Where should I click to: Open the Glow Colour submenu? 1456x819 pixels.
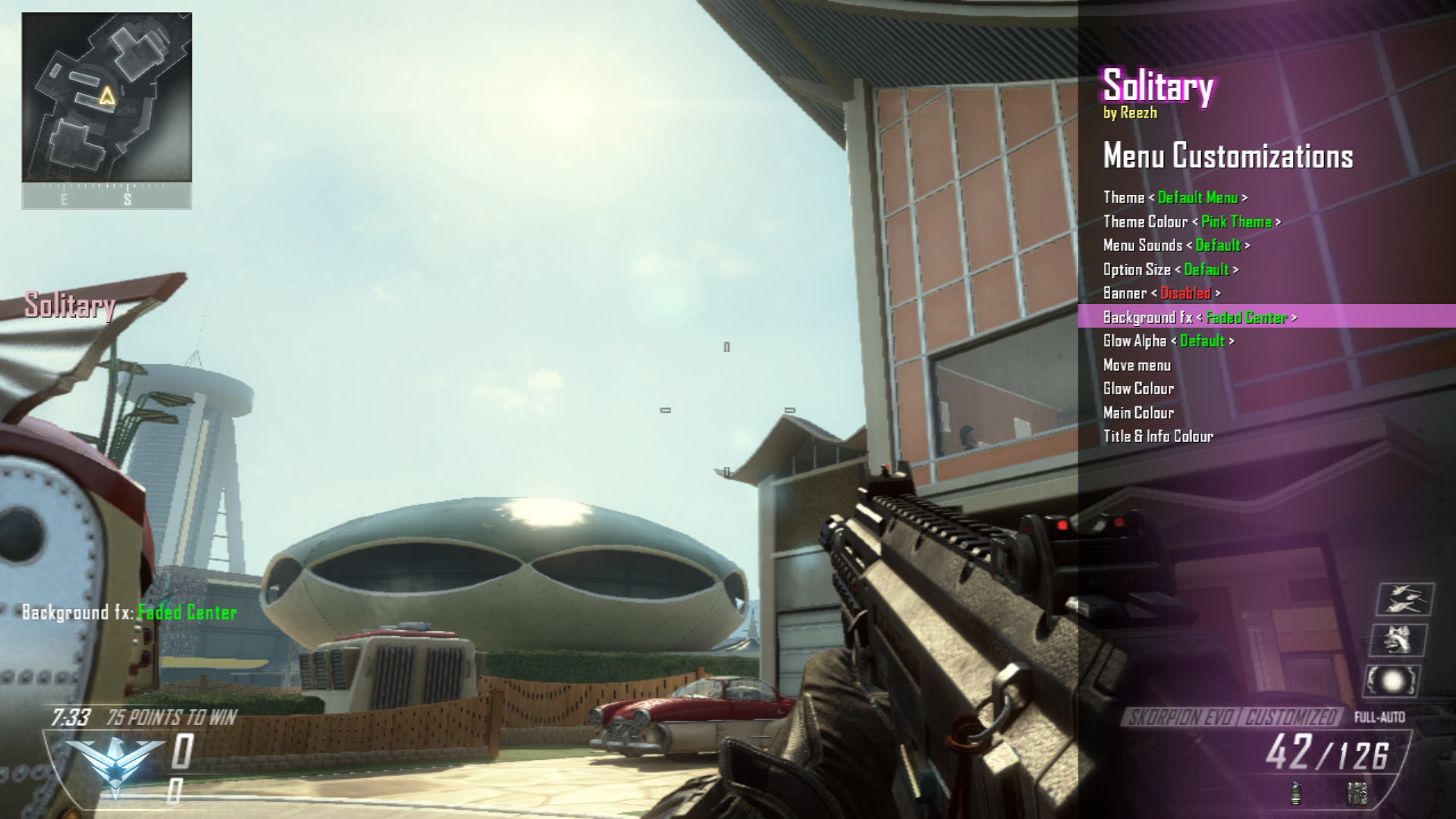(x=1138, y=389)
